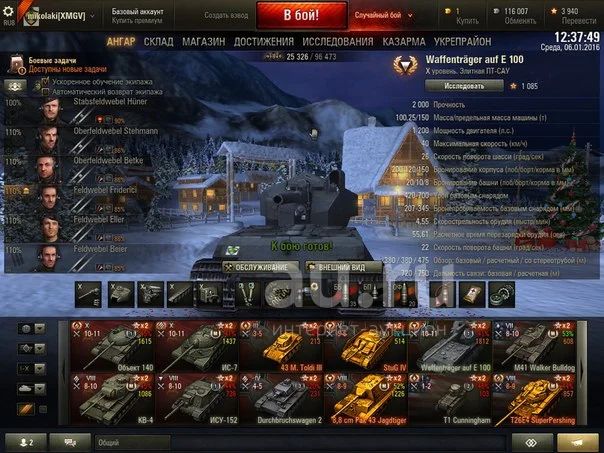604x453 pixels.
Task: Open the Случайный бой battle type dropdown
Action: pos(379,15)
